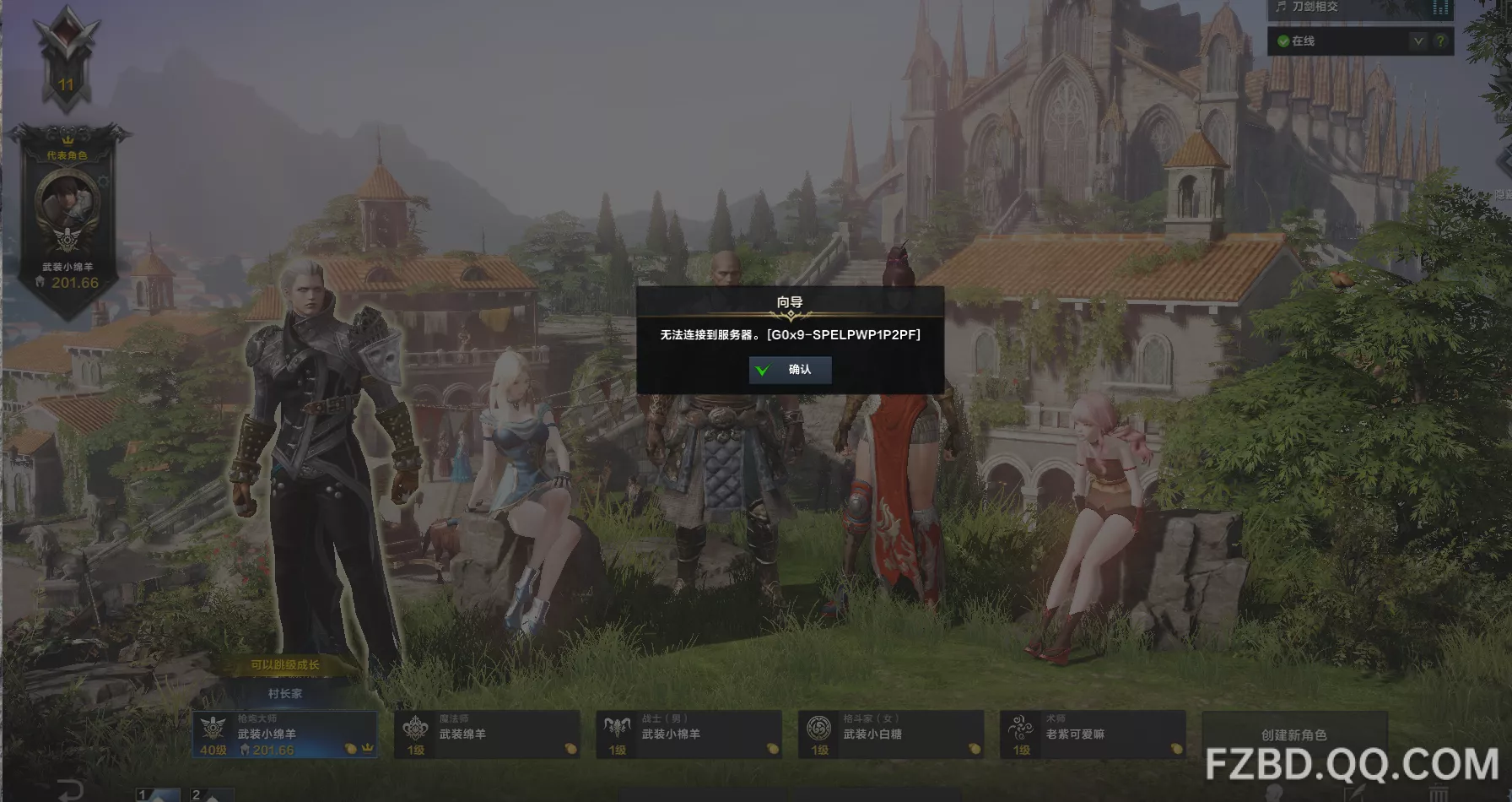Switch to character page 1 tab
Screen dimensions: 1512x802
(158, 794)
